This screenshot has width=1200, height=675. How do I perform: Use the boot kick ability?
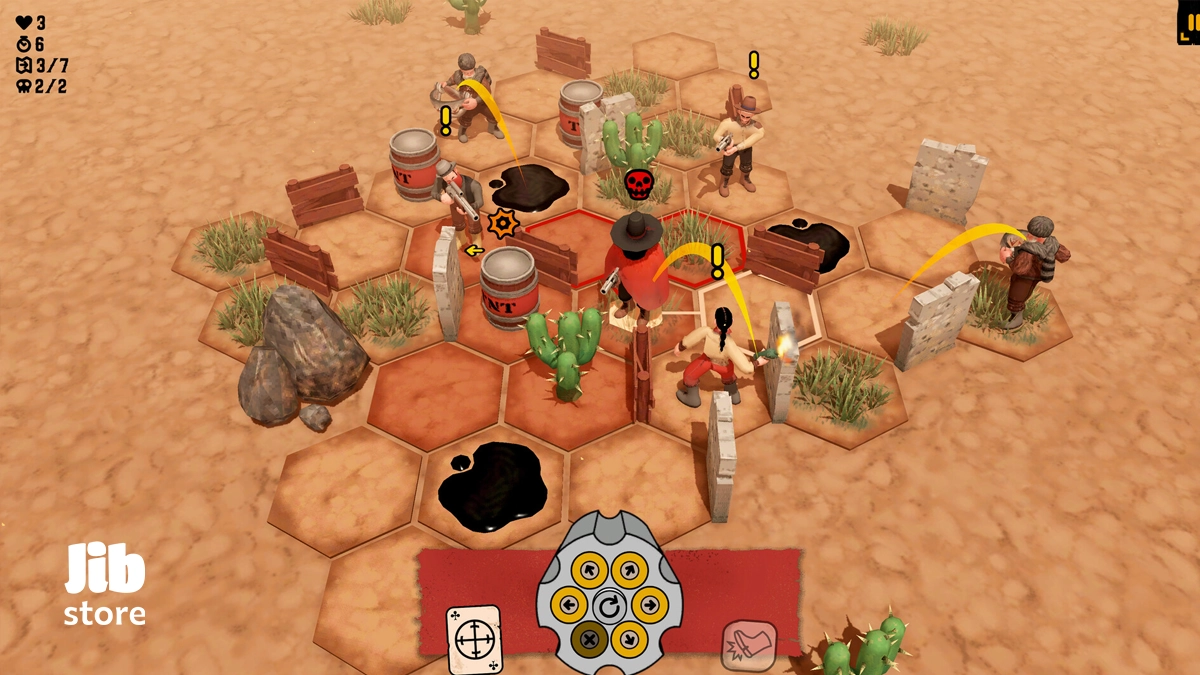[749, 645]
